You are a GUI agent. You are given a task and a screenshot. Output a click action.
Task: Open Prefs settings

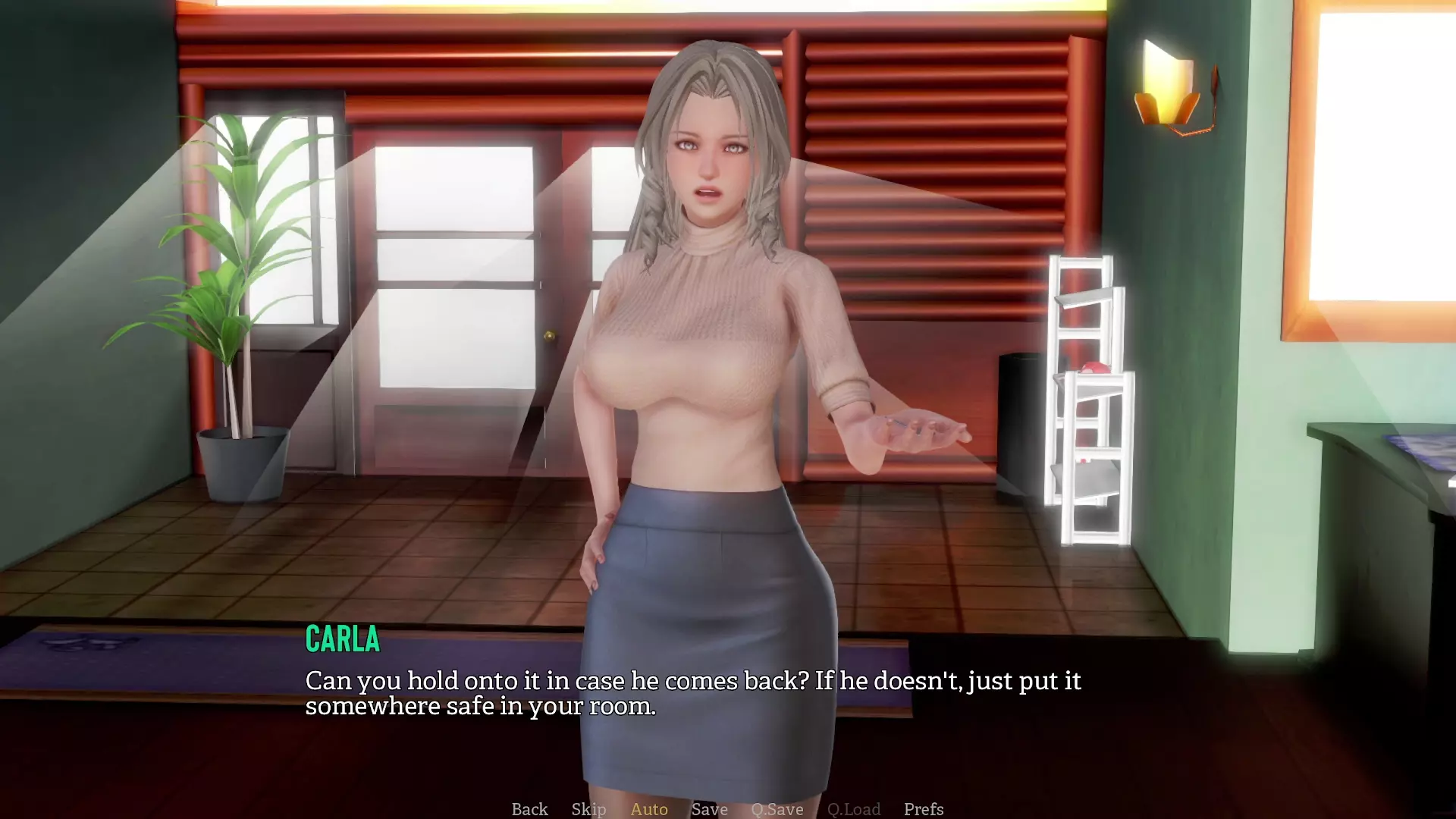point(924,809)
